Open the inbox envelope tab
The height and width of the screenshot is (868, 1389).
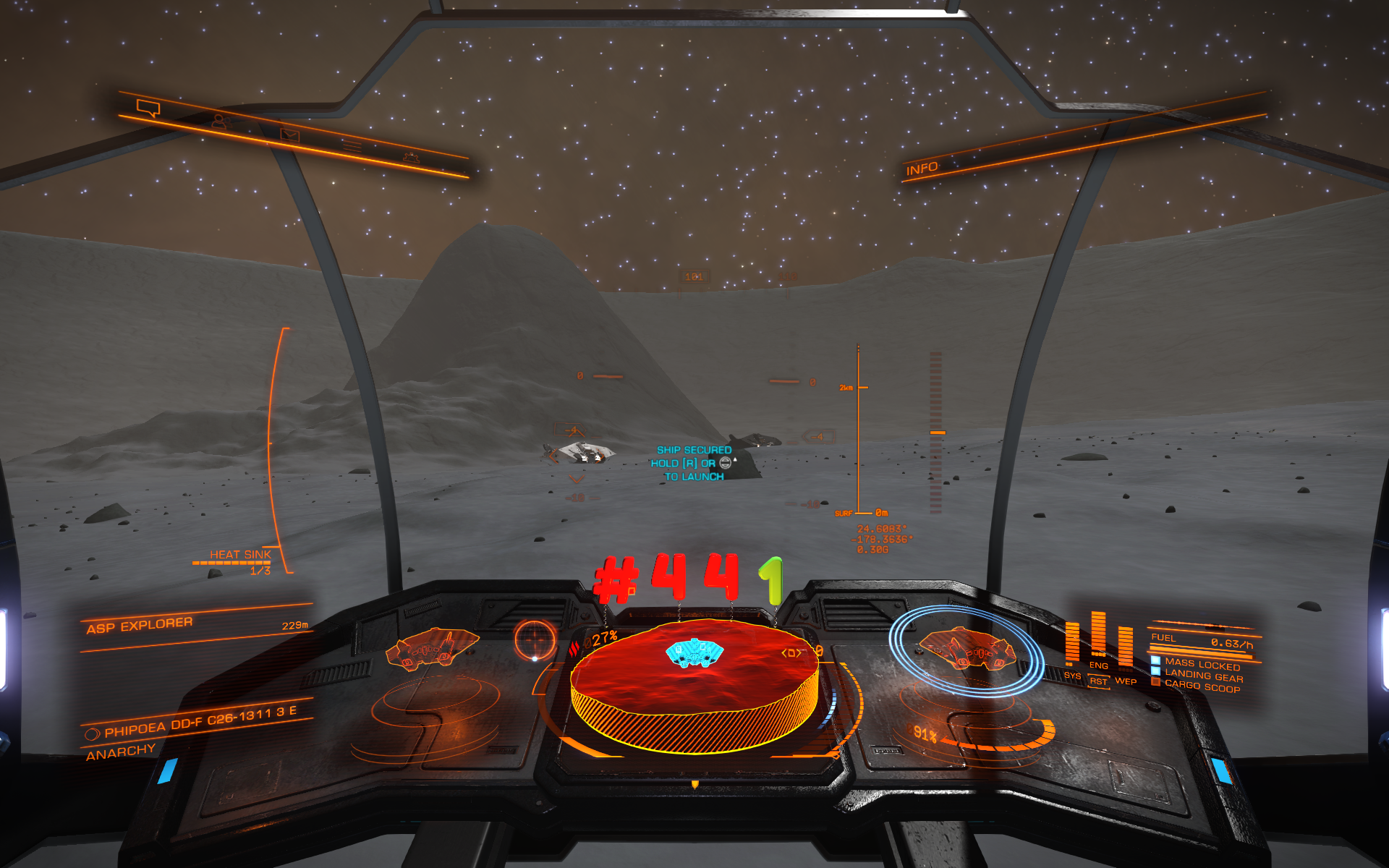[x=289, y=134]
